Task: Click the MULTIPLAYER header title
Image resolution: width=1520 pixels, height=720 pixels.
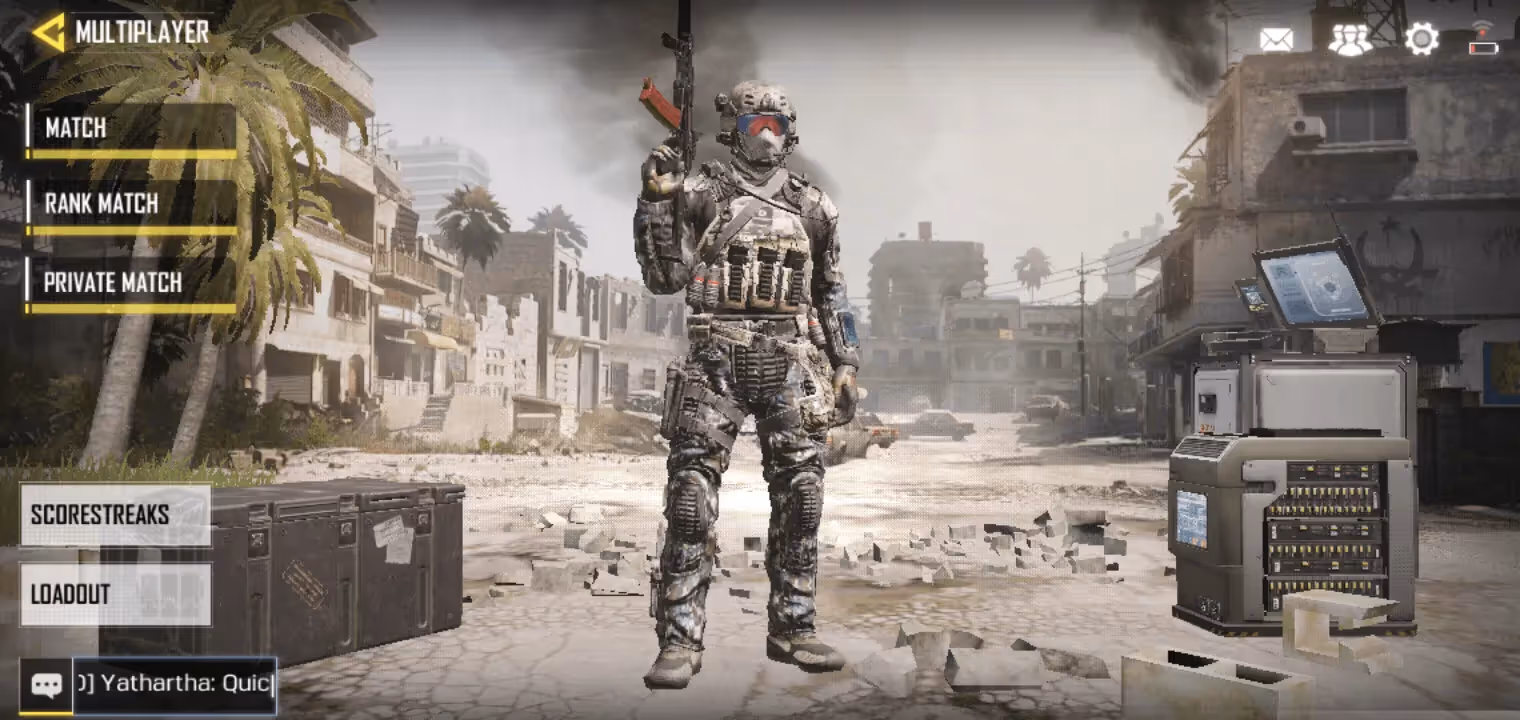Action: 143,31
